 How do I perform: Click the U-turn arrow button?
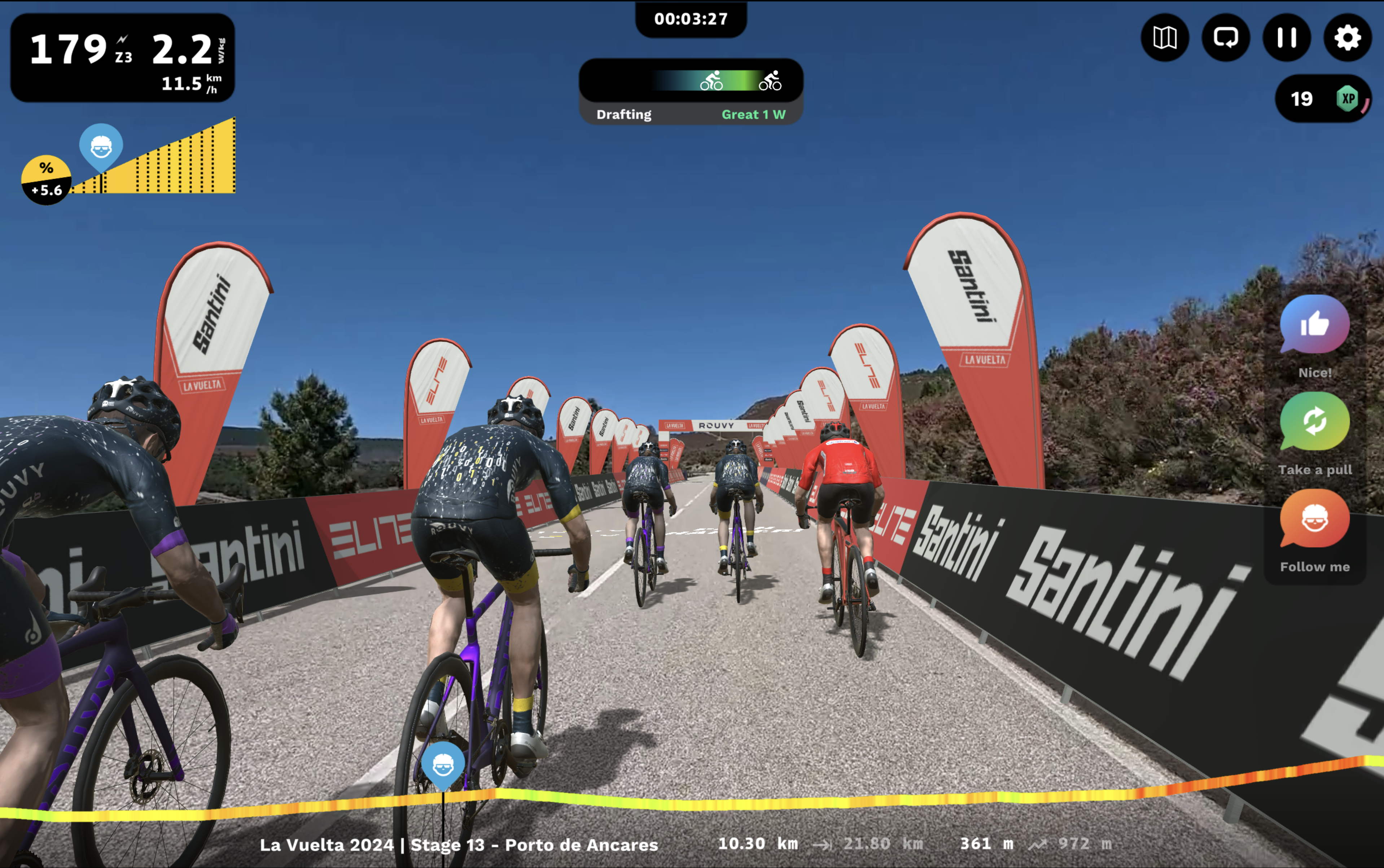pos(1226,38)
